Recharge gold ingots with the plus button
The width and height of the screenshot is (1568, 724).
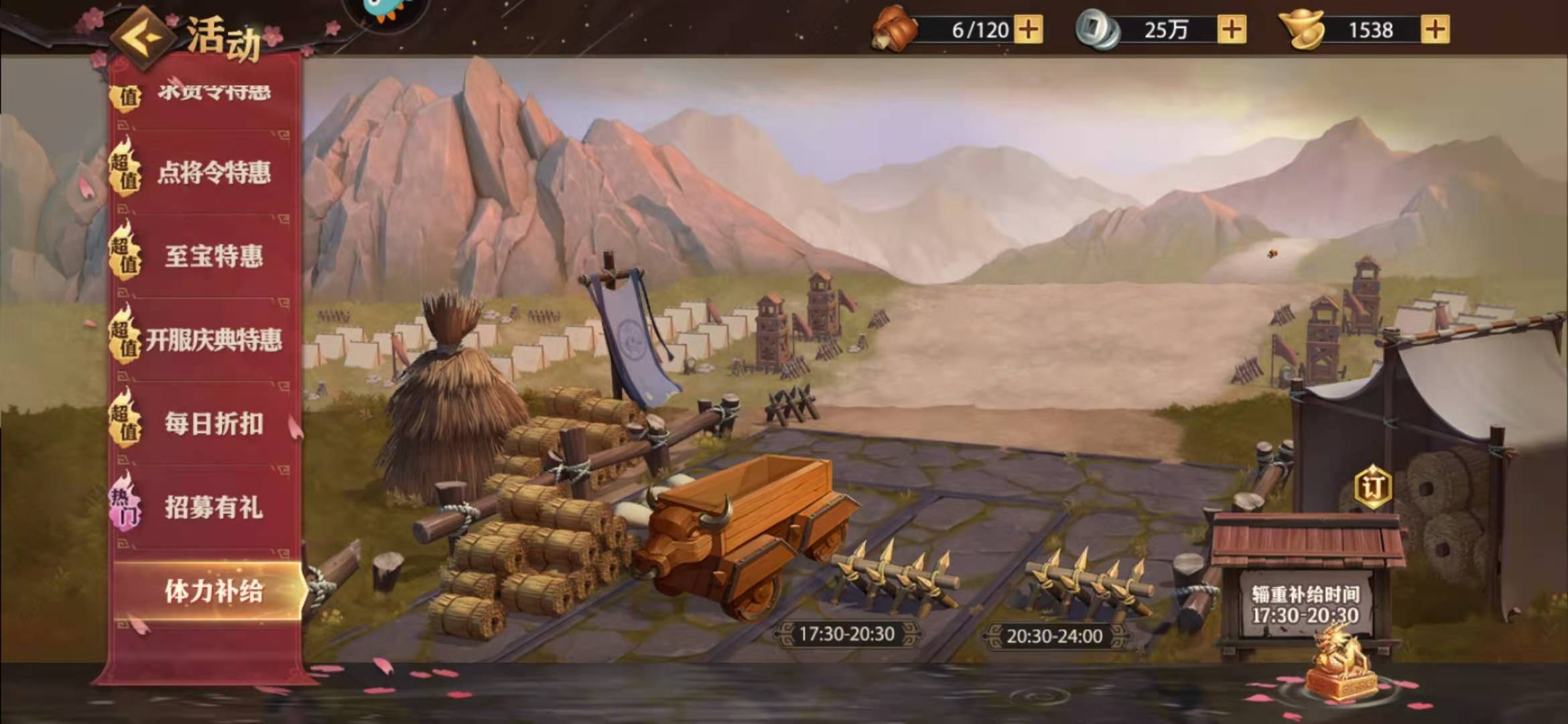1434,29
